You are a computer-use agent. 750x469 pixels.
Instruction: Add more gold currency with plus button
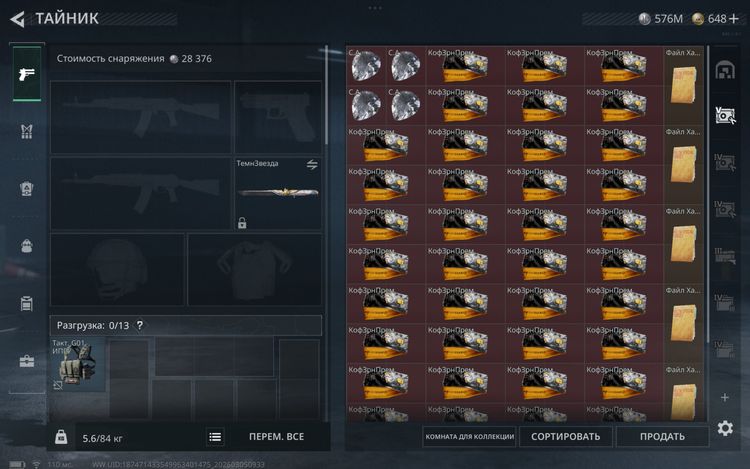pyautogui.click(x=735, y=18)
